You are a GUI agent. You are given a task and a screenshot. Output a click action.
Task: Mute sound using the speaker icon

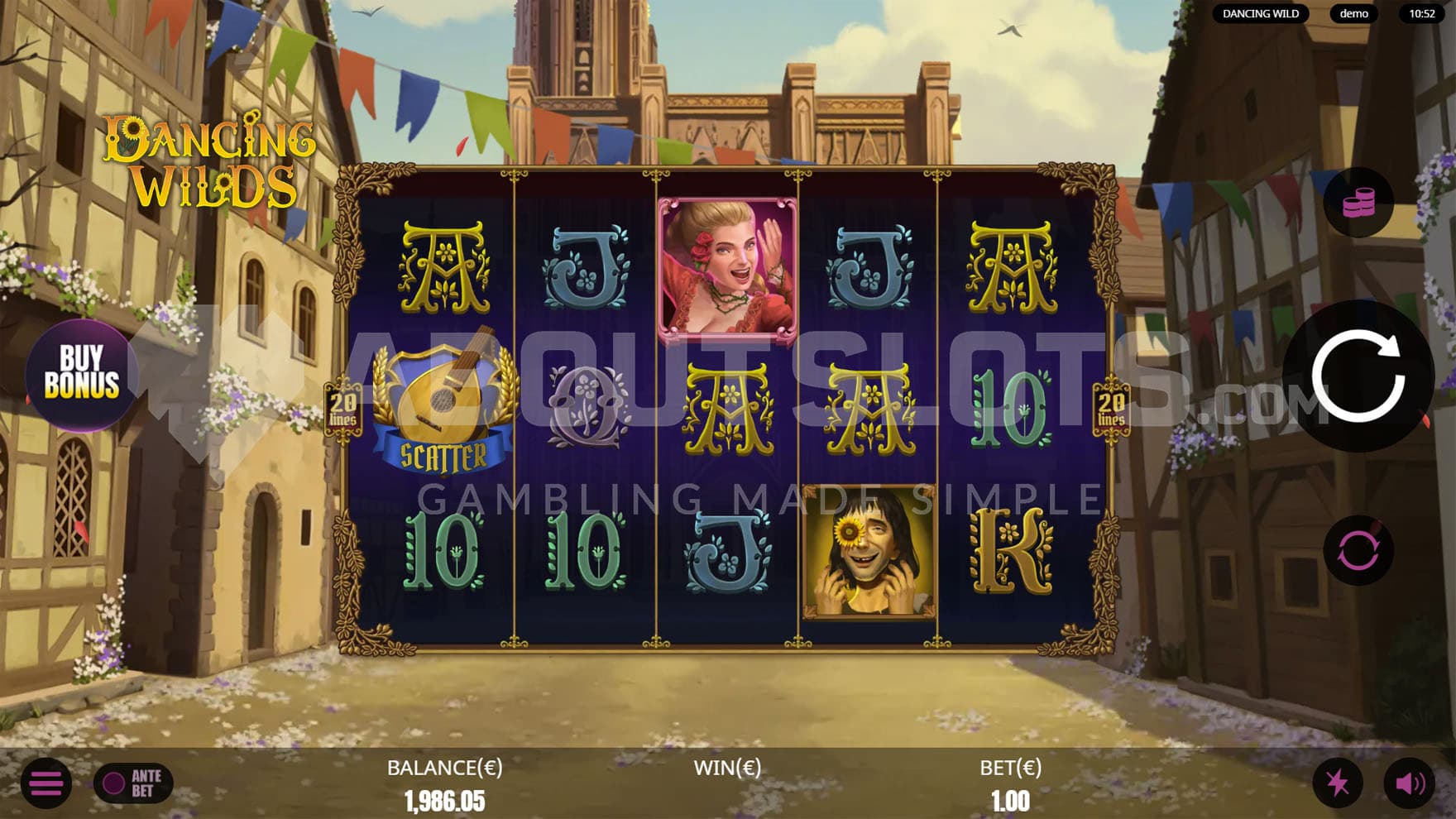click(x=1409, y=783)
